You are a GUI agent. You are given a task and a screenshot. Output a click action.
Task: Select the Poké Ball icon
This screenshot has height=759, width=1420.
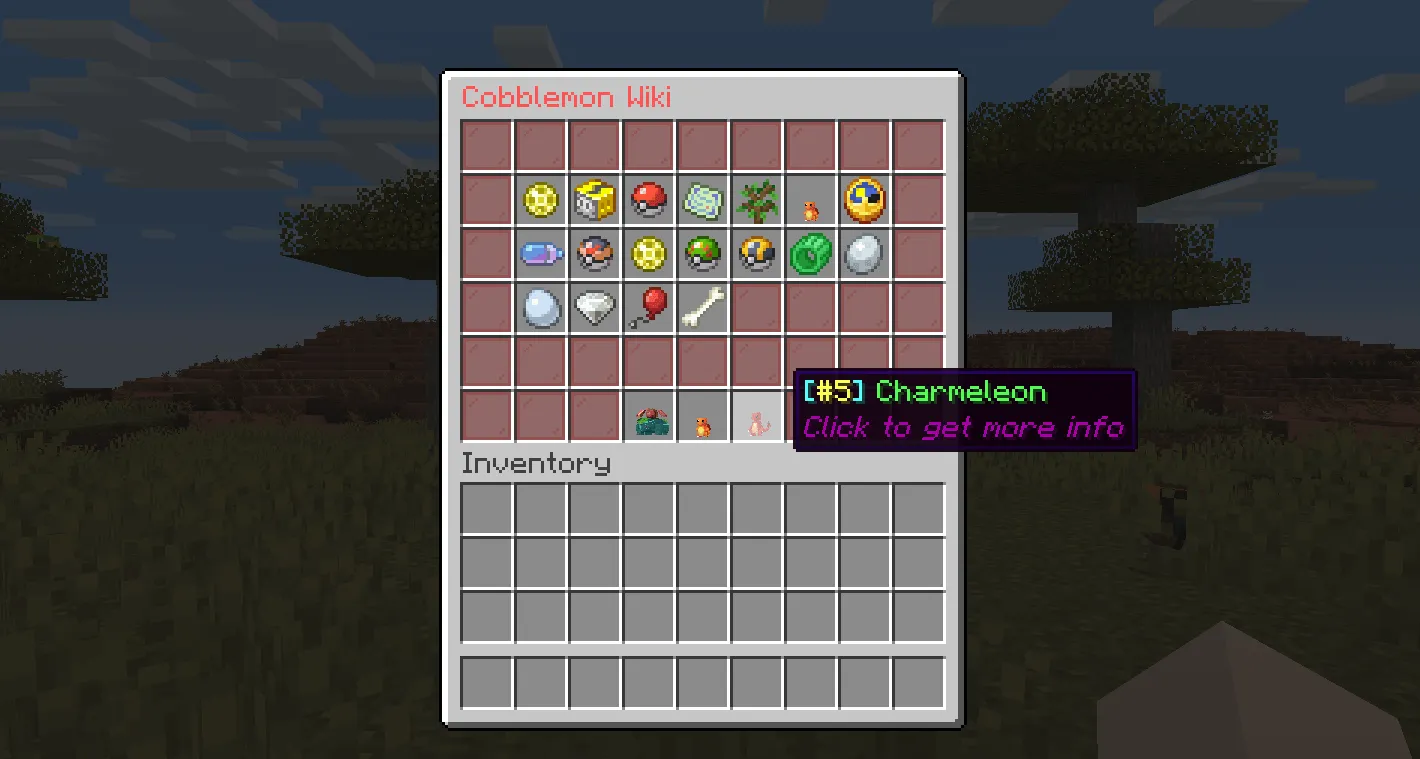coord(648,200)
